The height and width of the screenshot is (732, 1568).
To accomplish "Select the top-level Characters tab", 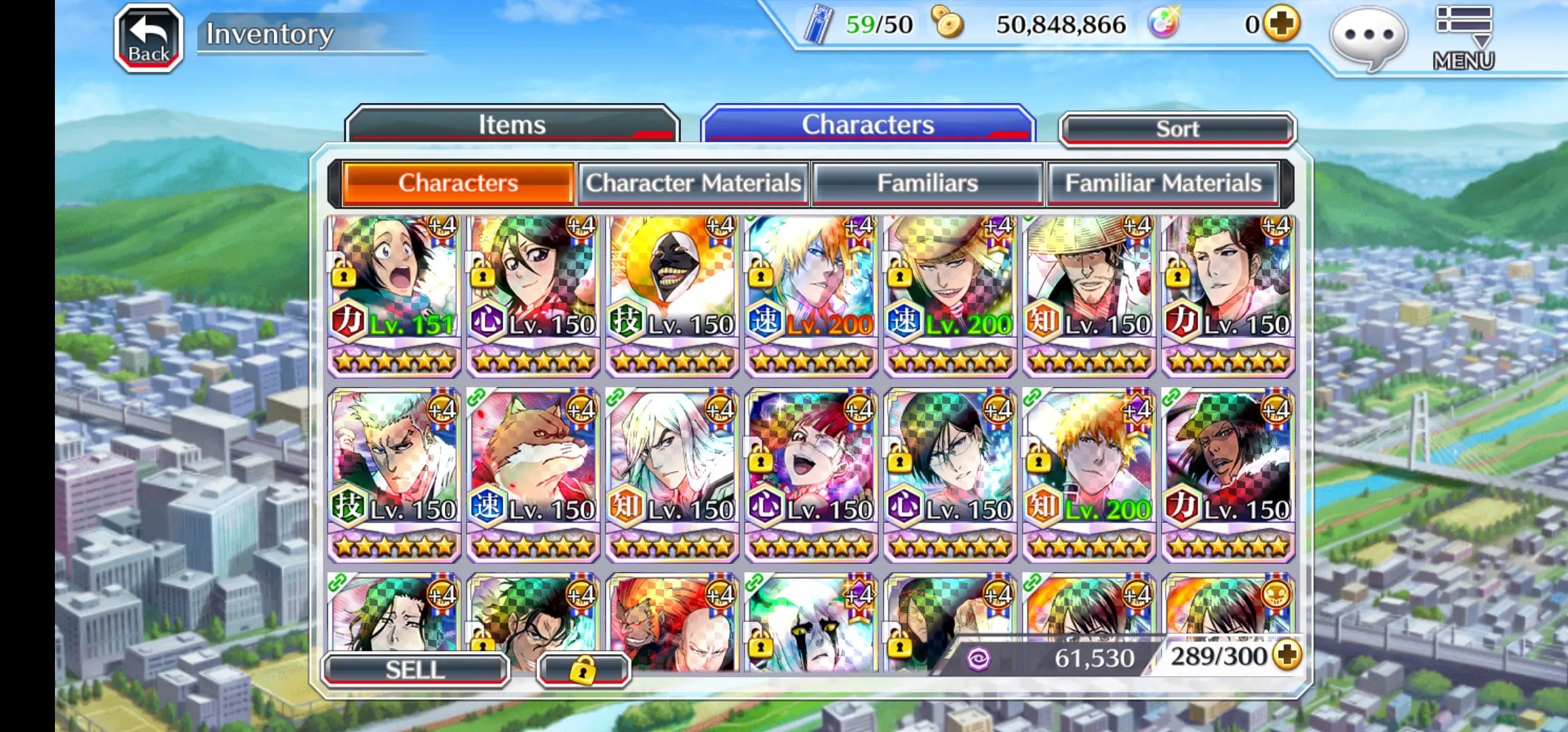I will (867, 125).
